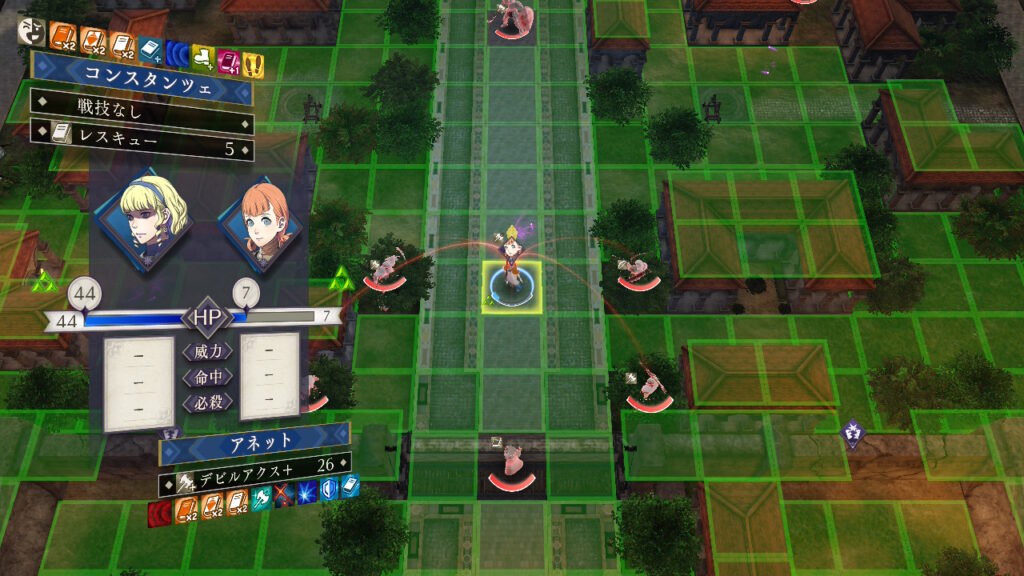The width and height of the screenshot is (1024, 576).
Task: Click the デビルアクス+ weapon row
Action: click(x=254, y=465)
